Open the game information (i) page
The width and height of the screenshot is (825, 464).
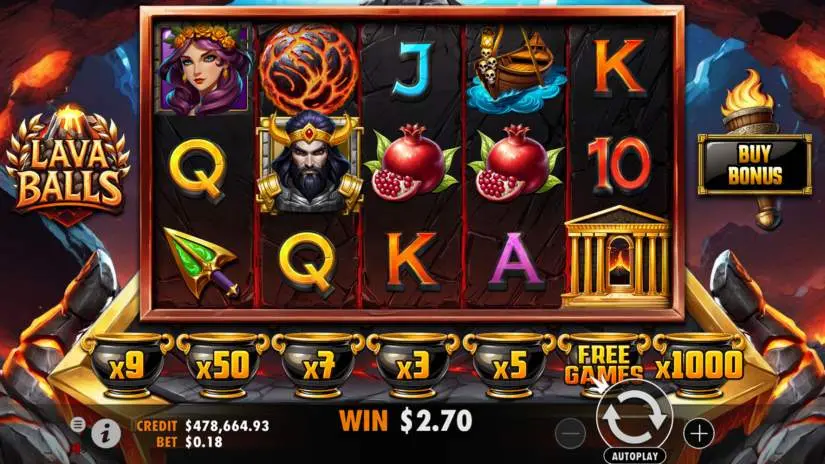(106, 431)
